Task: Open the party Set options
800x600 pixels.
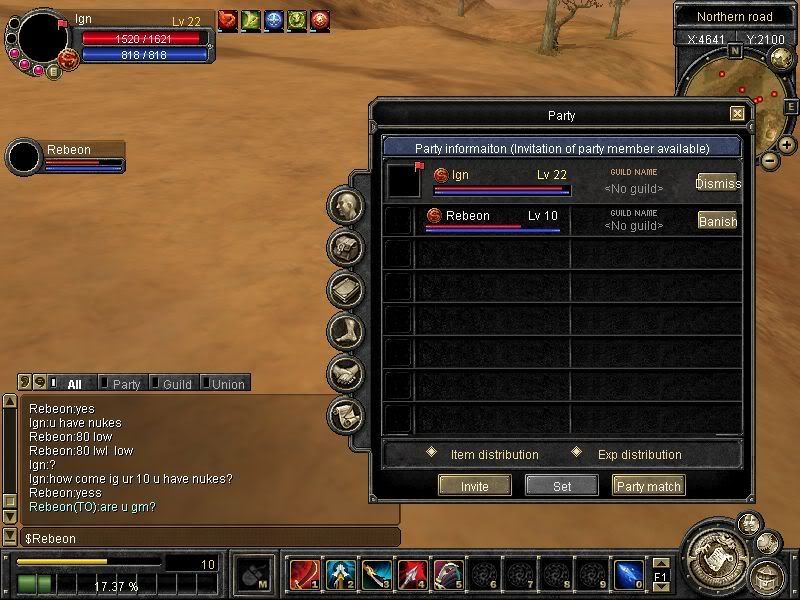Action: 562,486
